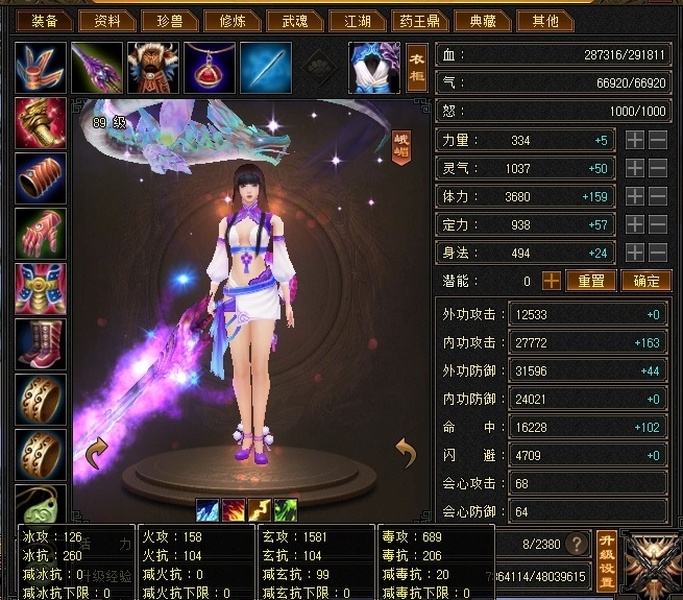The width and height of the screenshot is (683, 600).
Task: Open the 升级设置 upgrade settings button
Action: [x=606, y=560]
